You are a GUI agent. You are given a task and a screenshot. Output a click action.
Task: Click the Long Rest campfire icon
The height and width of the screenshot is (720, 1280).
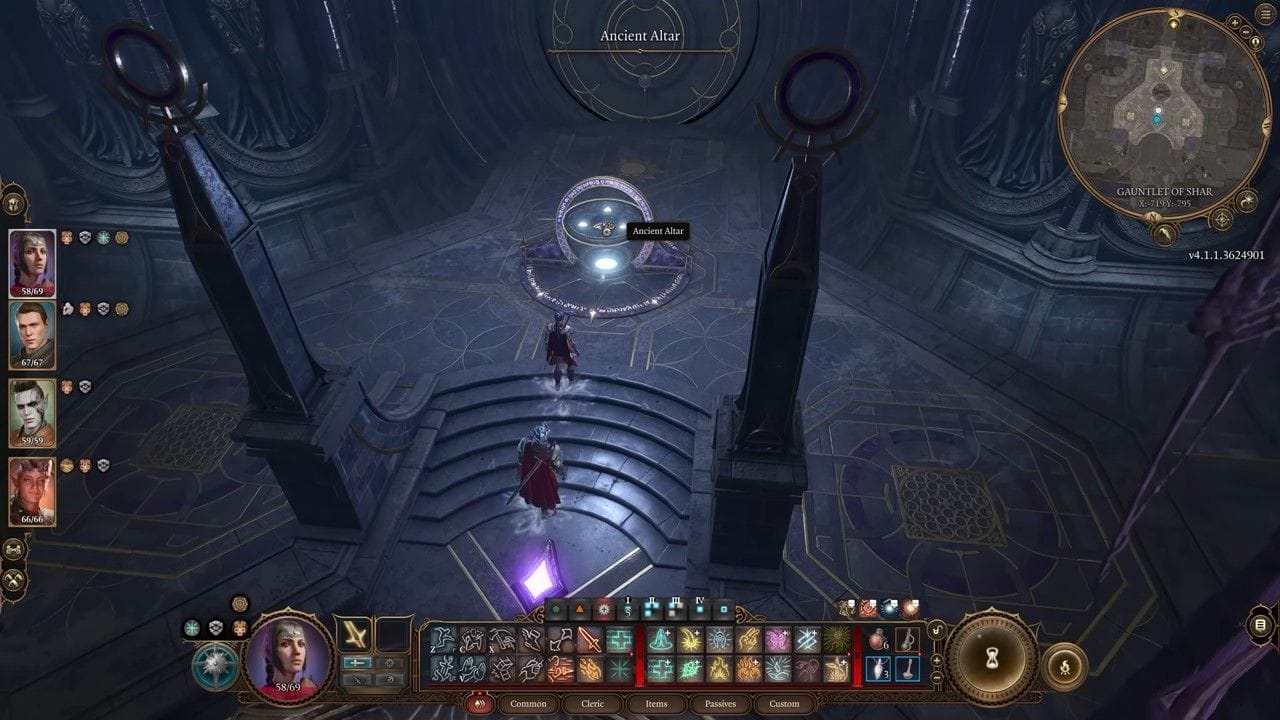click(1066, 667)
